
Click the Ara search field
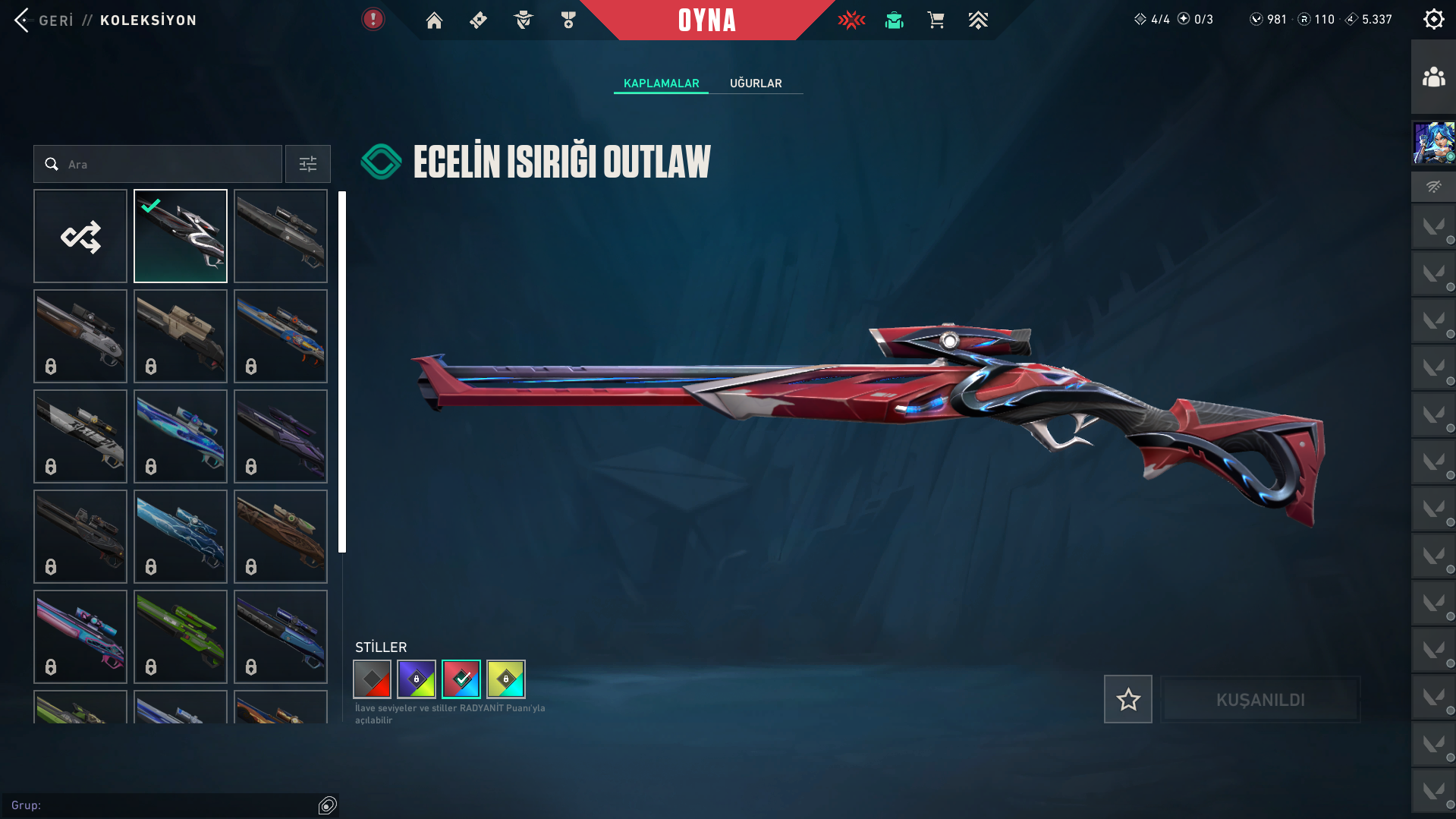pos(158,164)
